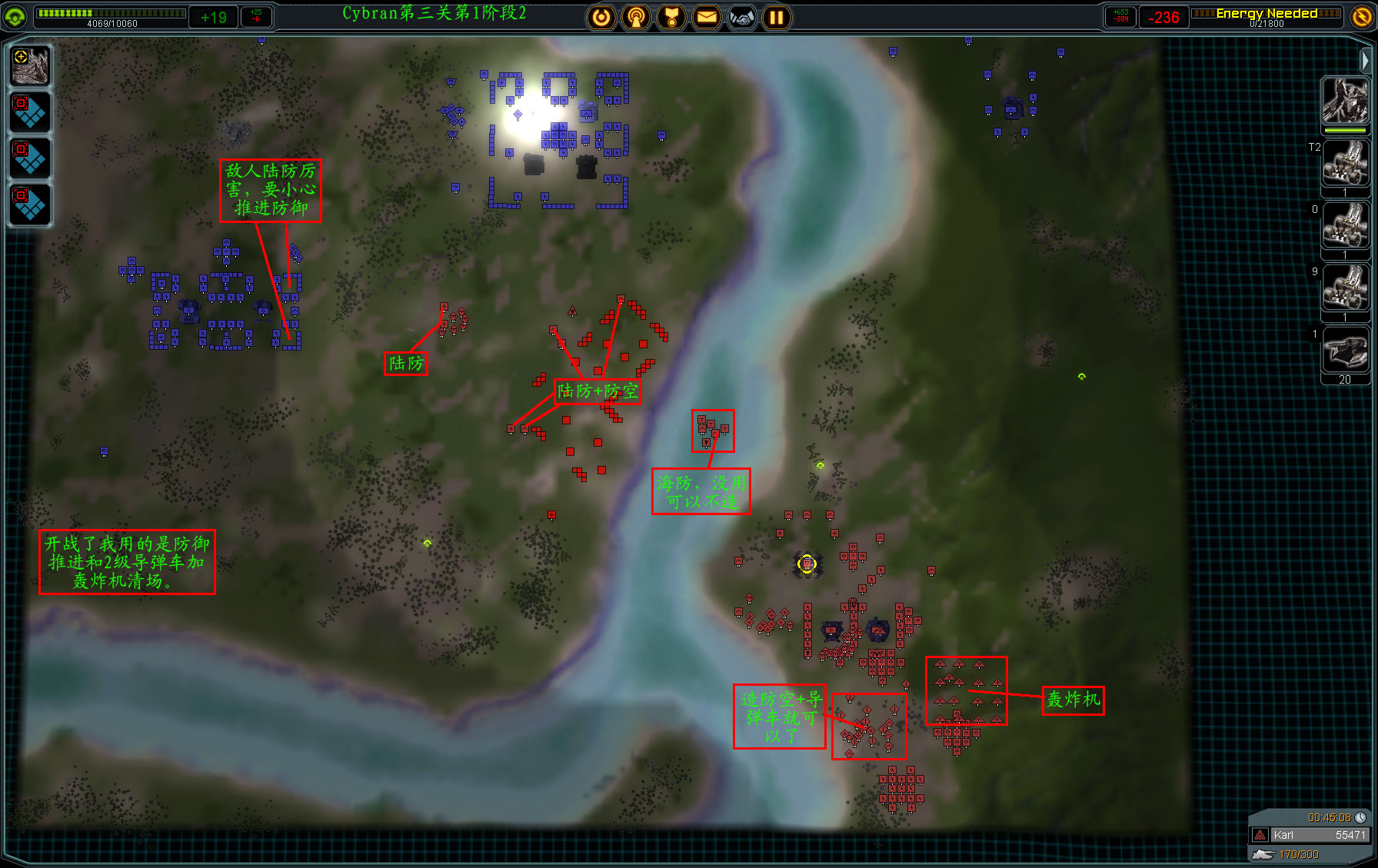The image size is (1378, 868).
Task: Select the Karl player score row
Action: (1310, 835)
